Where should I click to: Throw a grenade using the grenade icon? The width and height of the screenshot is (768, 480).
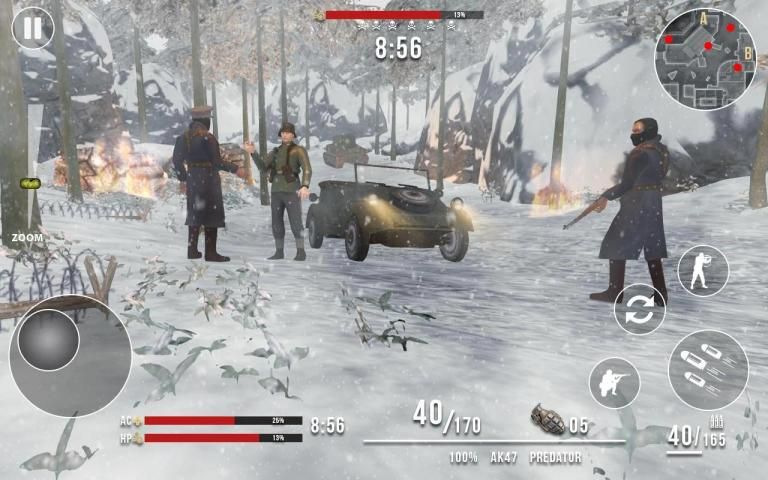tap(546, 419)
